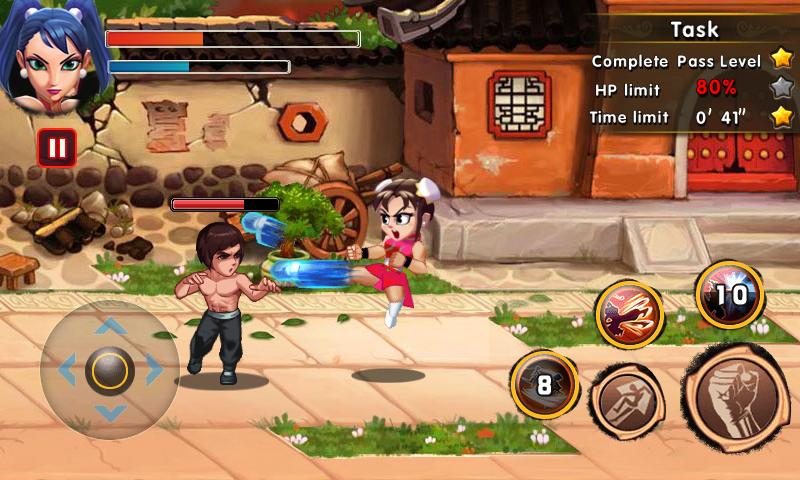Tap the joystick's right arrow

point(155,371)
